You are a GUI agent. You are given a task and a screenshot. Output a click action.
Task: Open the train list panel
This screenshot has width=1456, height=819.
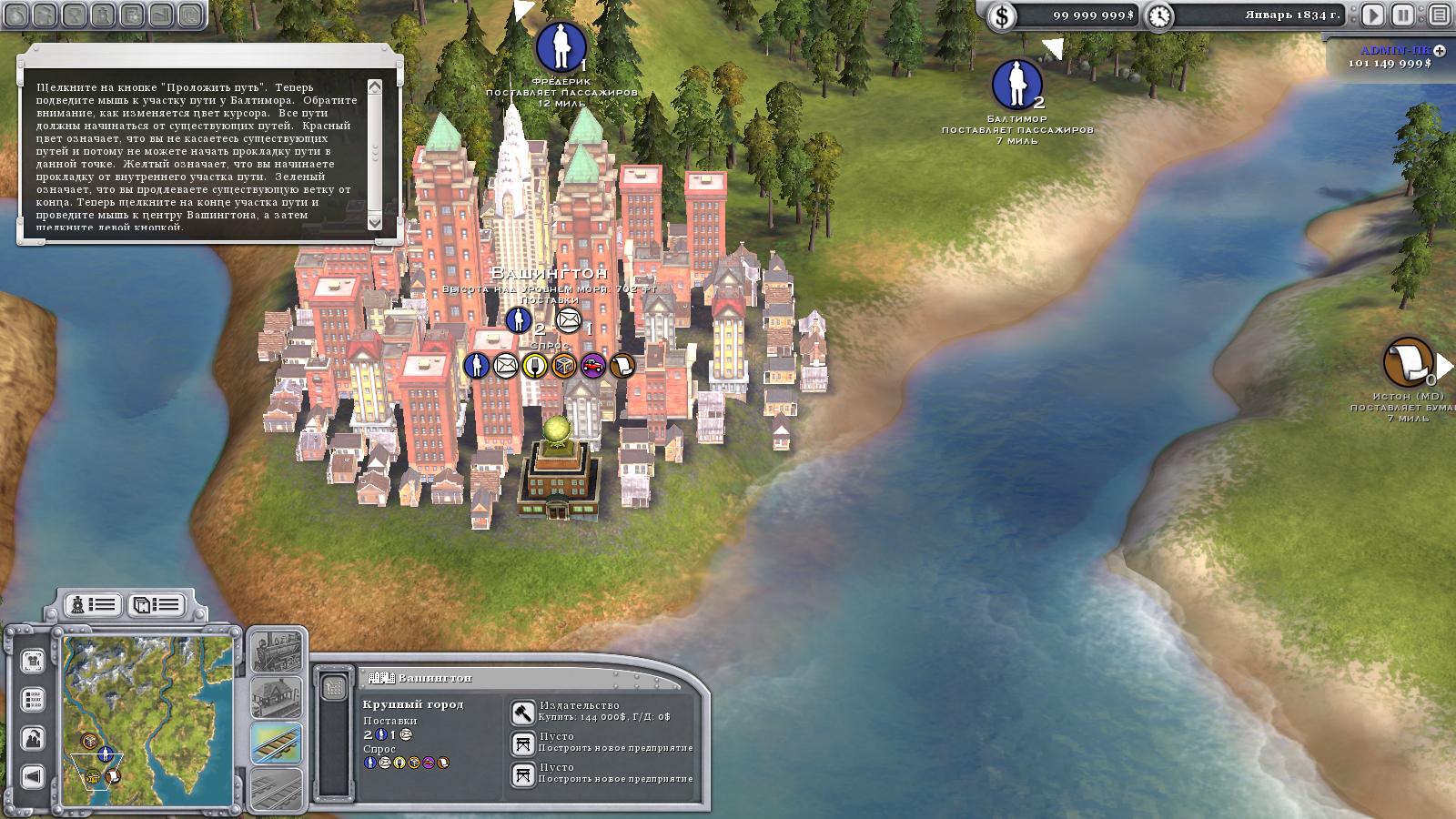coord(94,604)
